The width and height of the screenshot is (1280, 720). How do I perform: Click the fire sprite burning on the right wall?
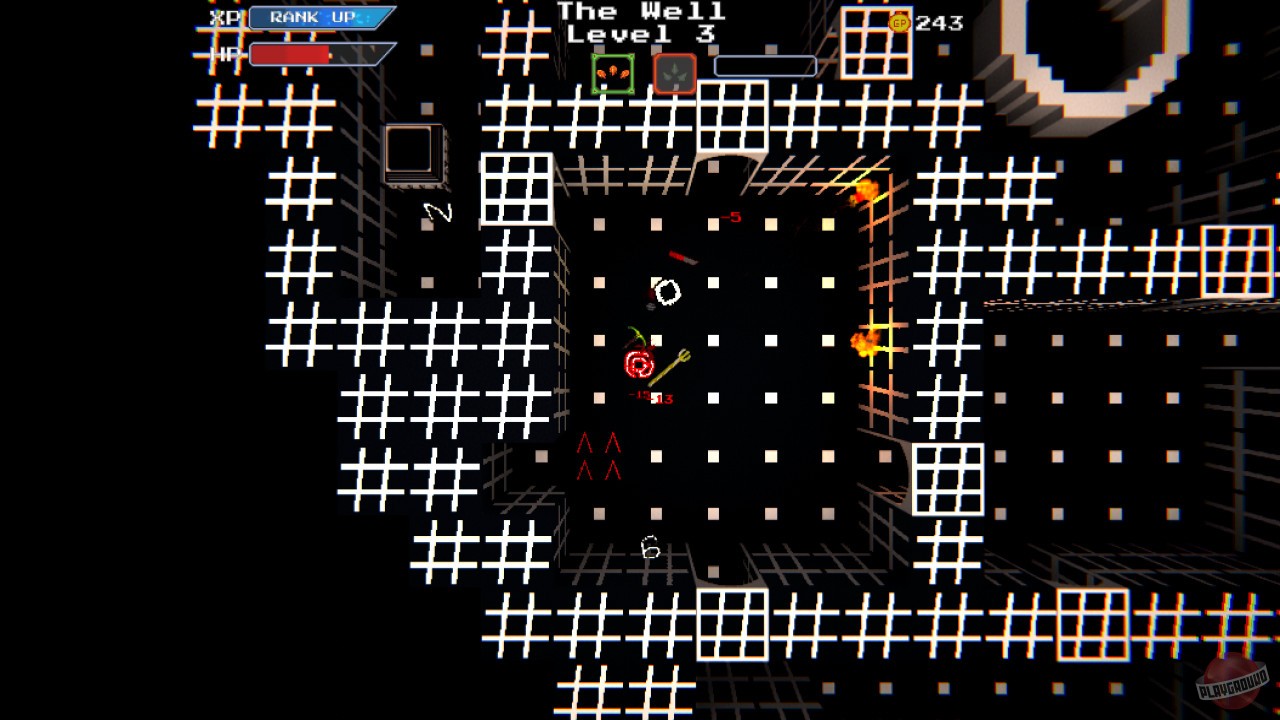click(866, 342)
